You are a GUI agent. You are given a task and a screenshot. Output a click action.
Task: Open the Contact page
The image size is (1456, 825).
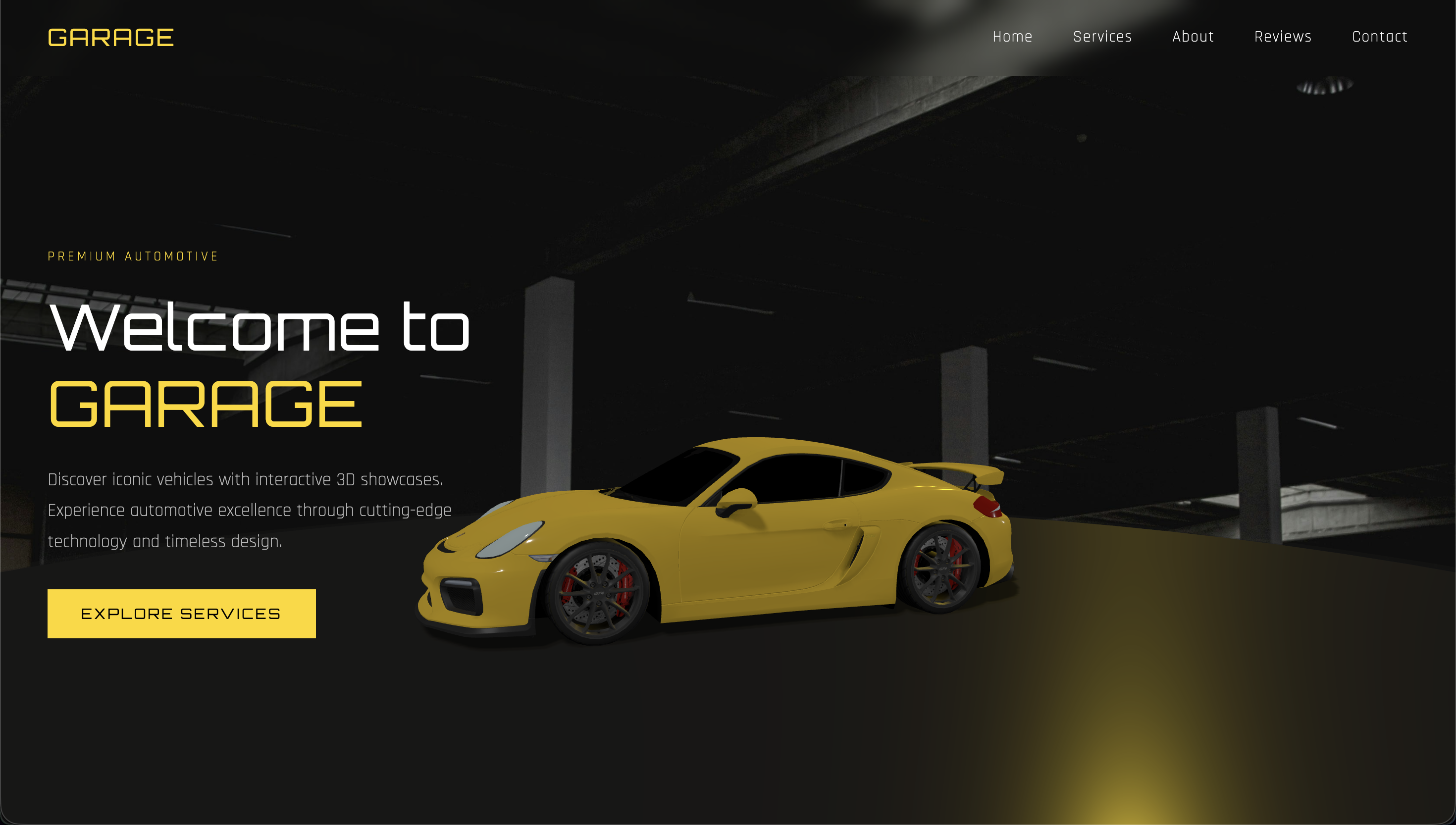tap(1380, 36)
